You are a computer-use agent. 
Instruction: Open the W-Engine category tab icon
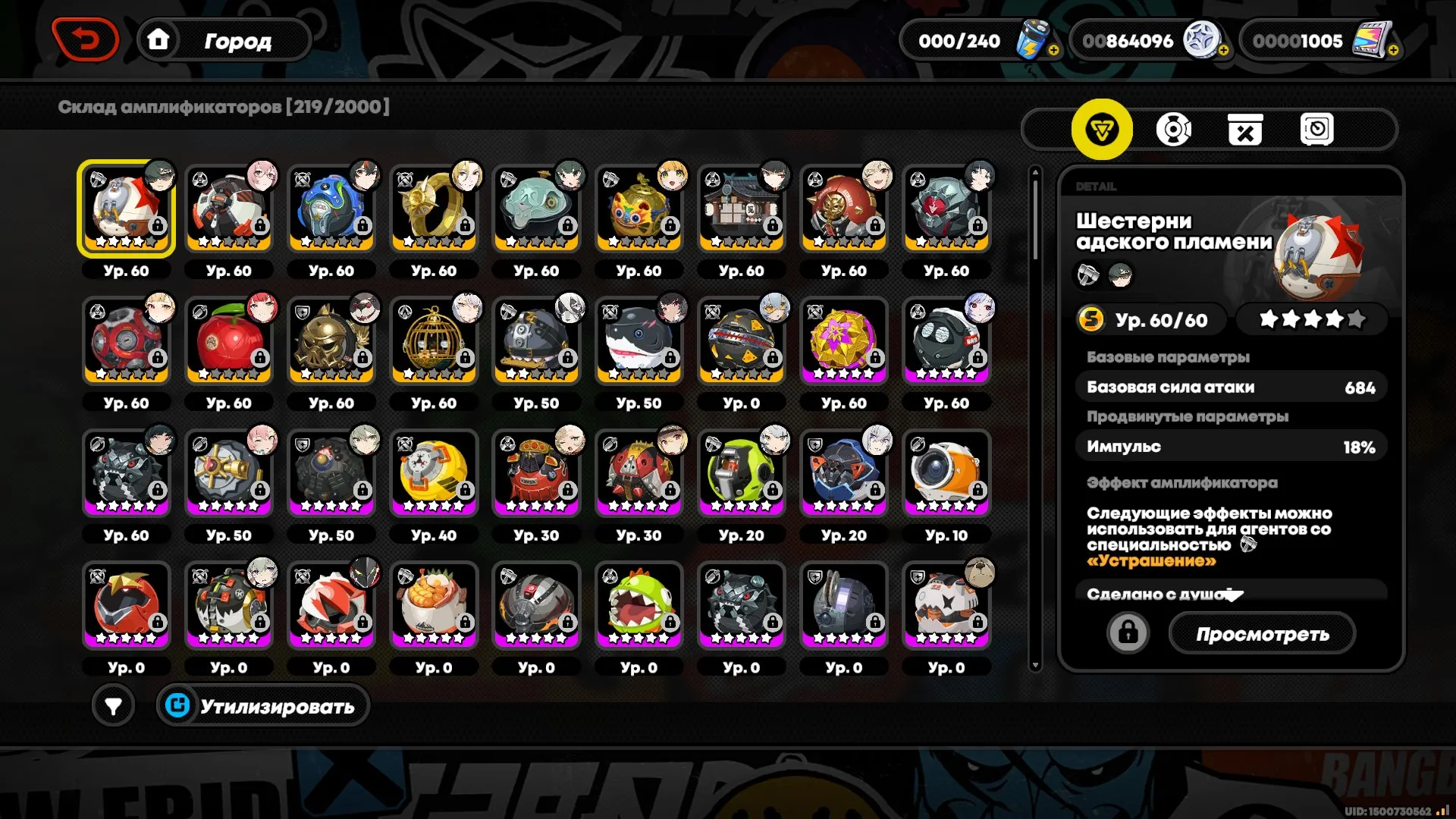click(1101, 129)
